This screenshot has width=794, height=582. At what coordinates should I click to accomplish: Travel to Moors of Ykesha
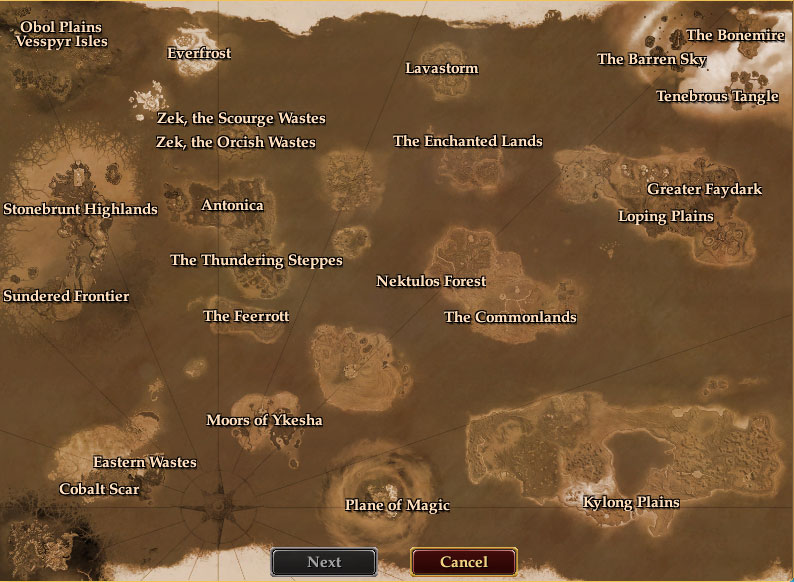(x=264, y=421)
